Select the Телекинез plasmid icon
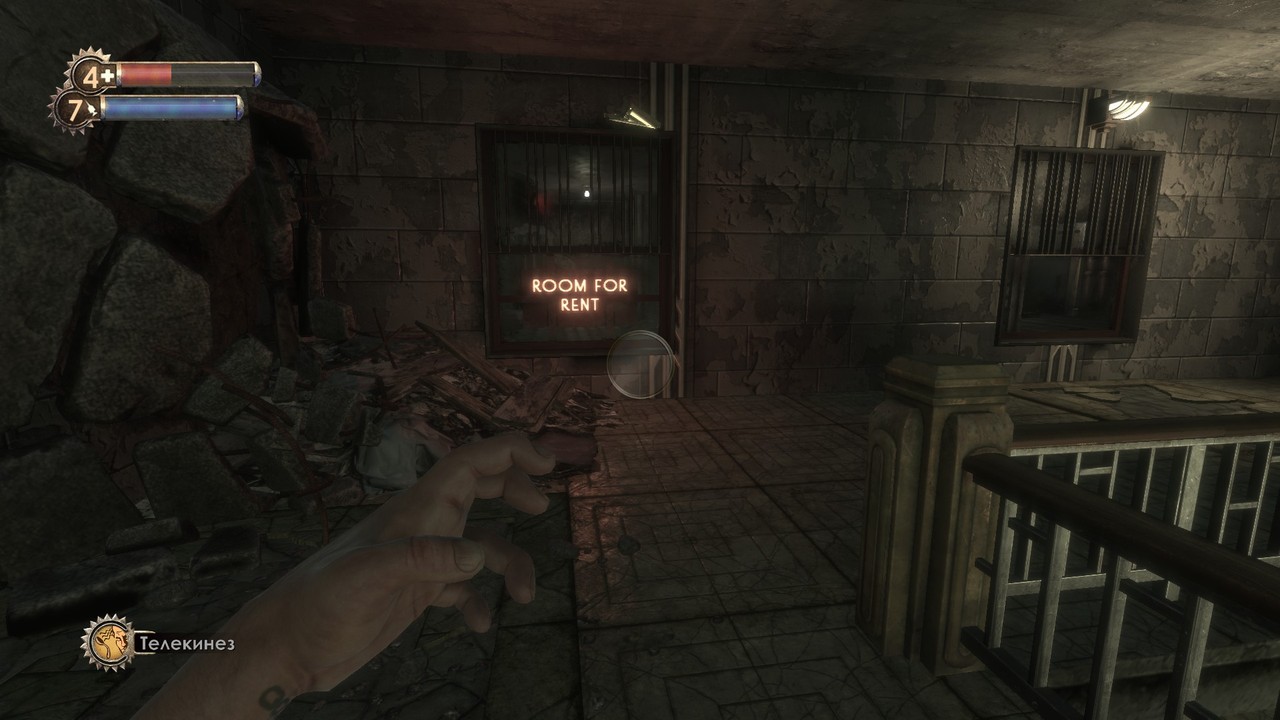 108,642
